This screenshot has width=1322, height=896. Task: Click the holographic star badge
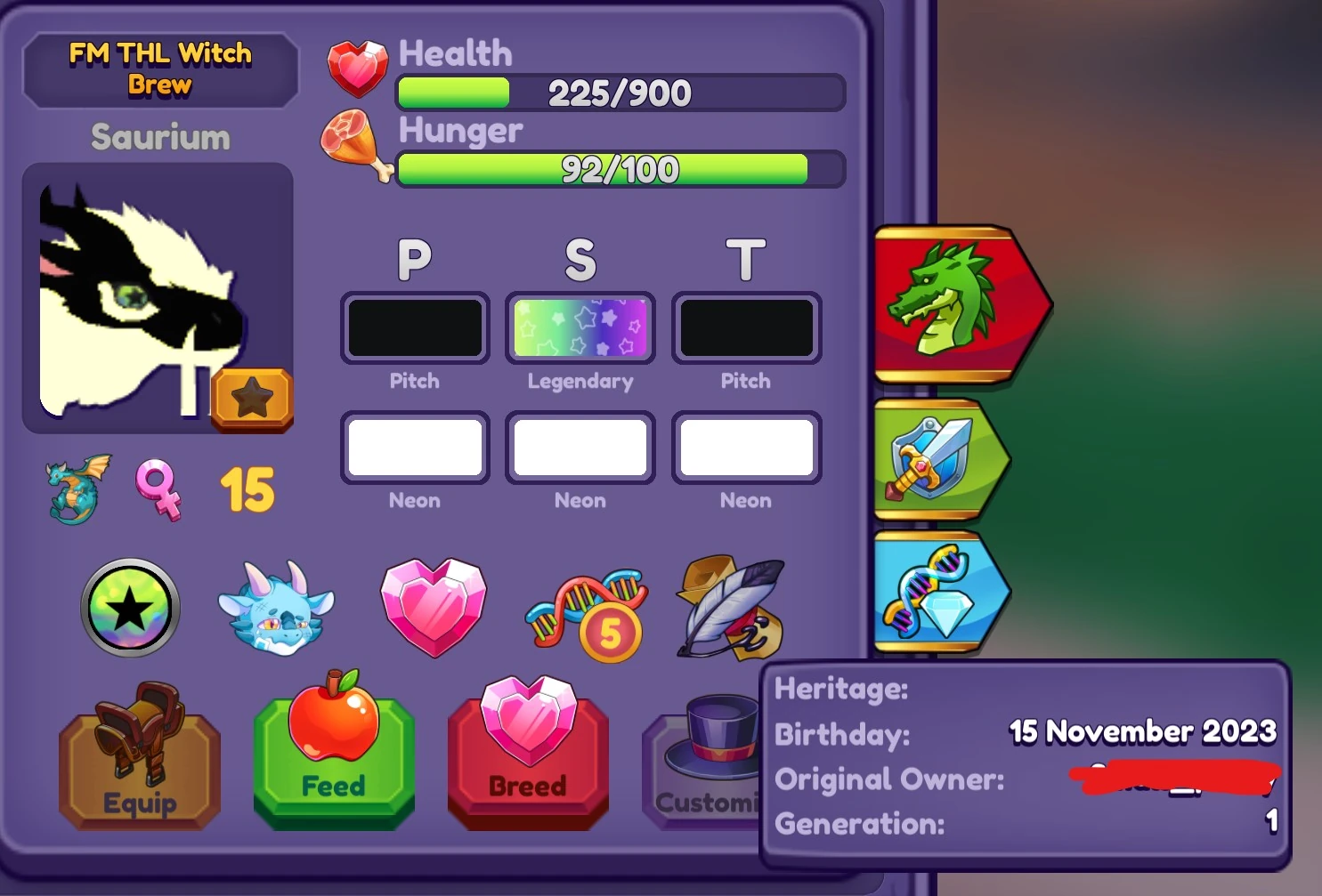coord(130,608)
